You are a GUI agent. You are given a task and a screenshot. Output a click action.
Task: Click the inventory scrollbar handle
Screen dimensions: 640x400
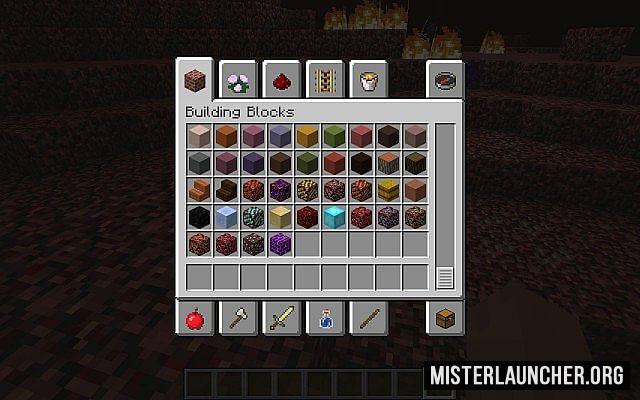click(445, 278)
